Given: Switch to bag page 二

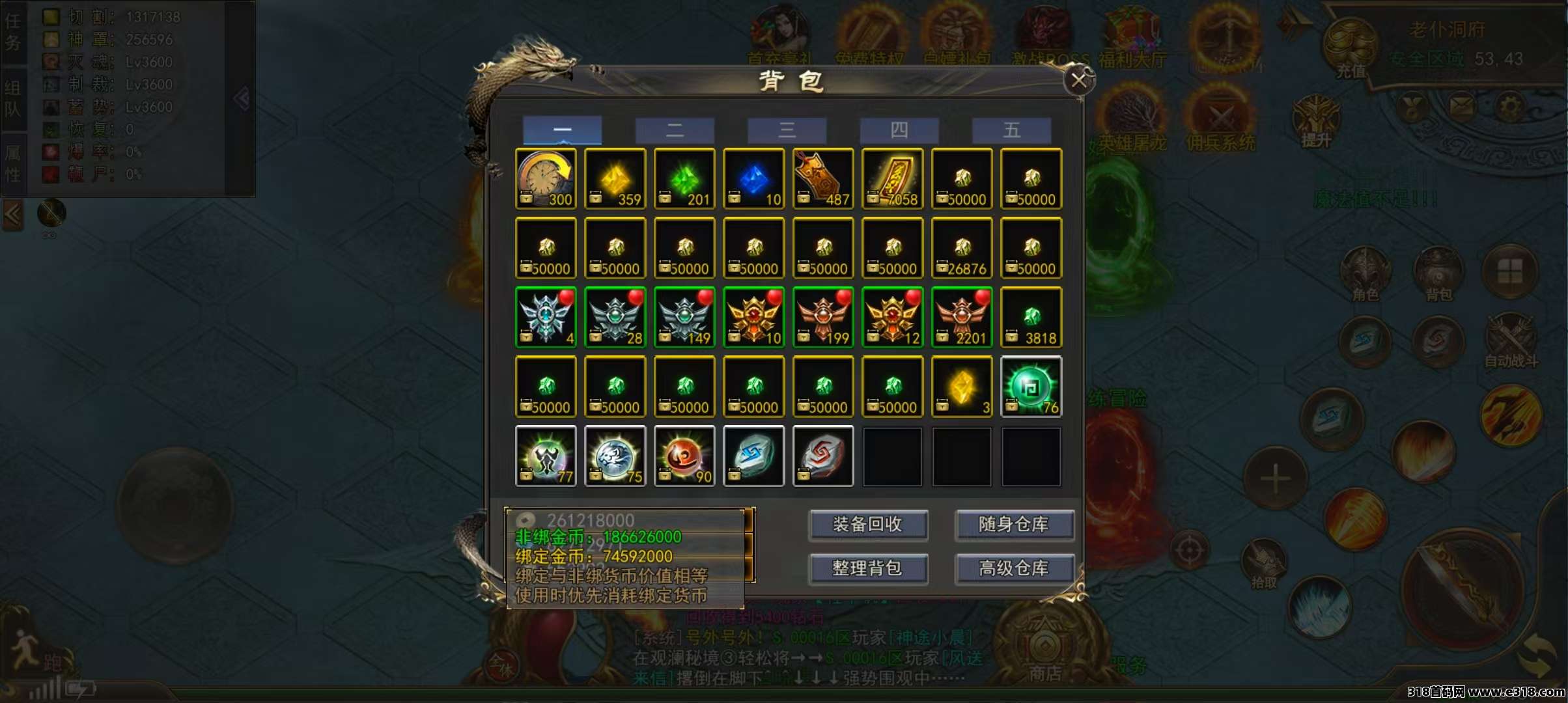Looking at the screenshot, I should 675,130.
